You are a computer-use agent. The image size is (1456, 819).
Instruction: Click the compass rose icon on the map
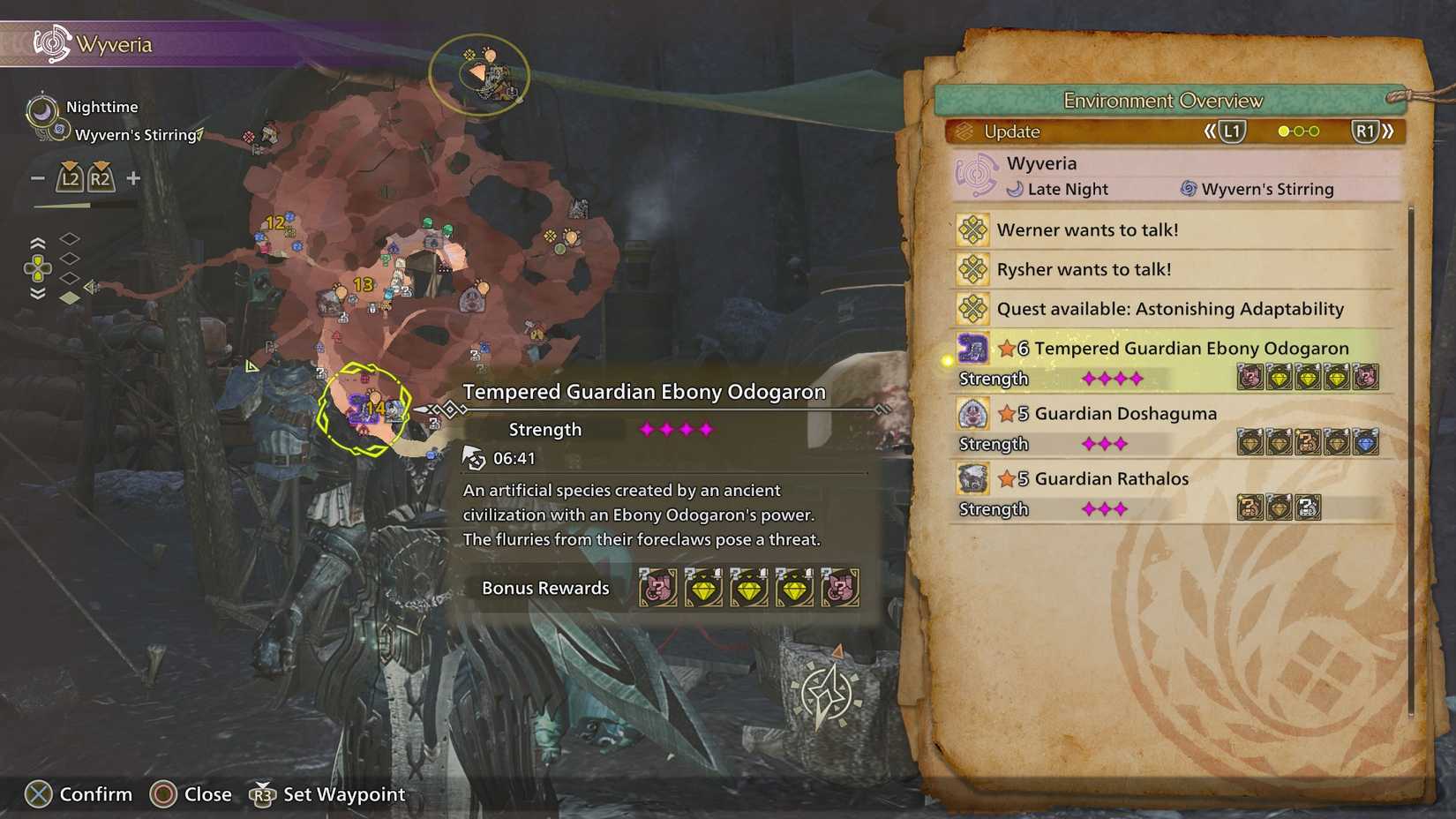pos(828,693)
